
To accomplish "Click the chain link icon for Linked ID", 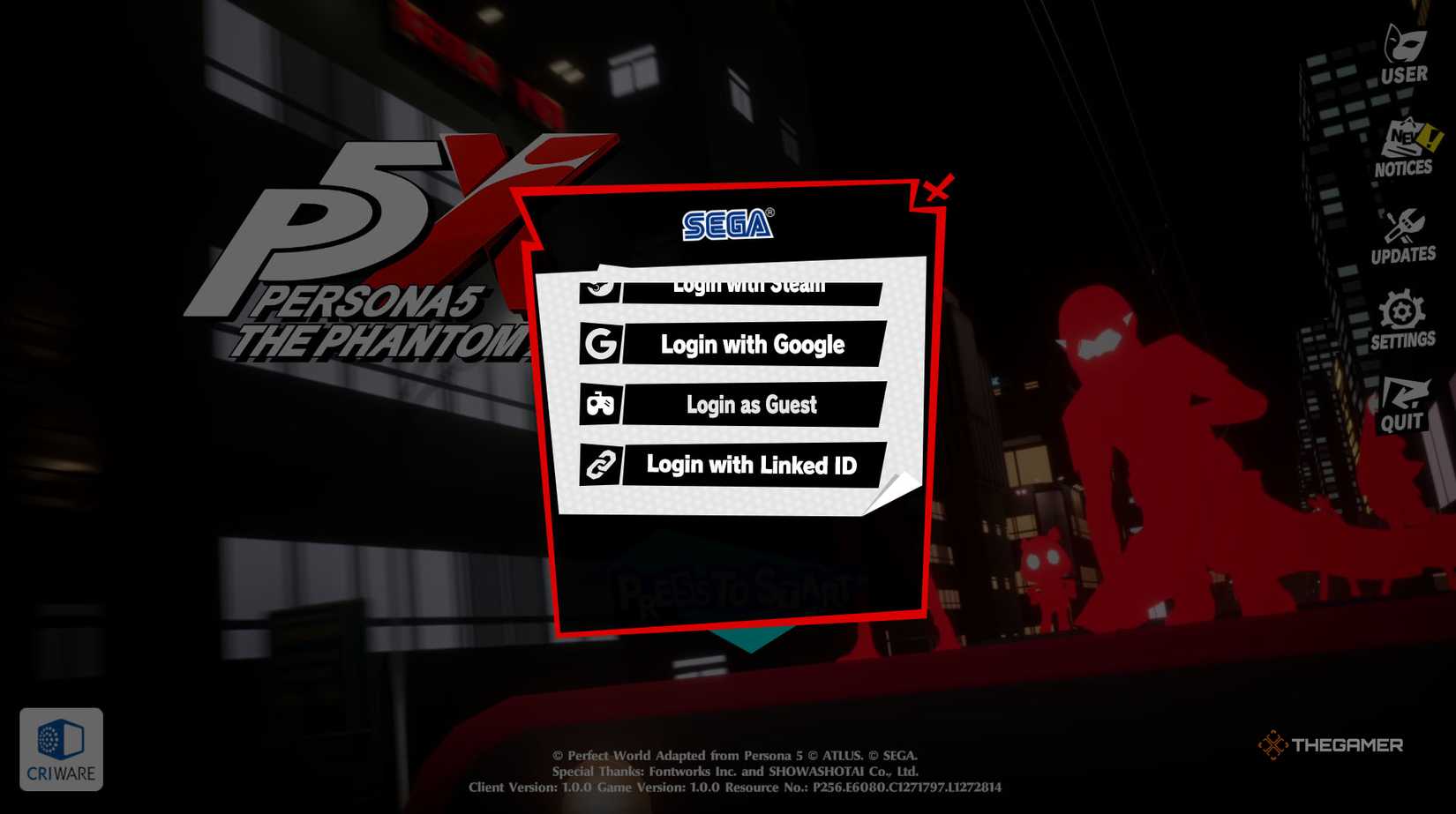I will 601,465.
